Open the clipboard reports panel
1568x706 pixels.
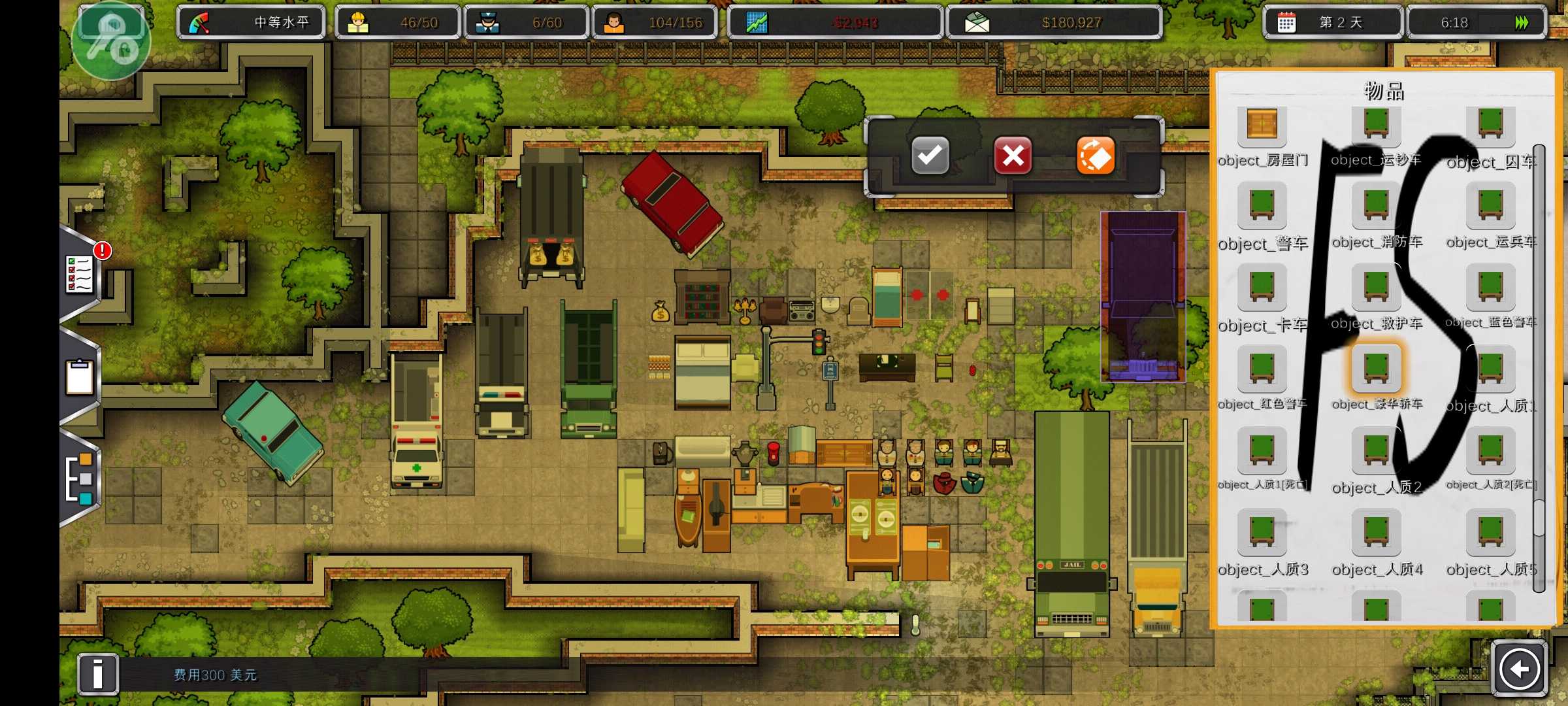click(x=80, y=377)
